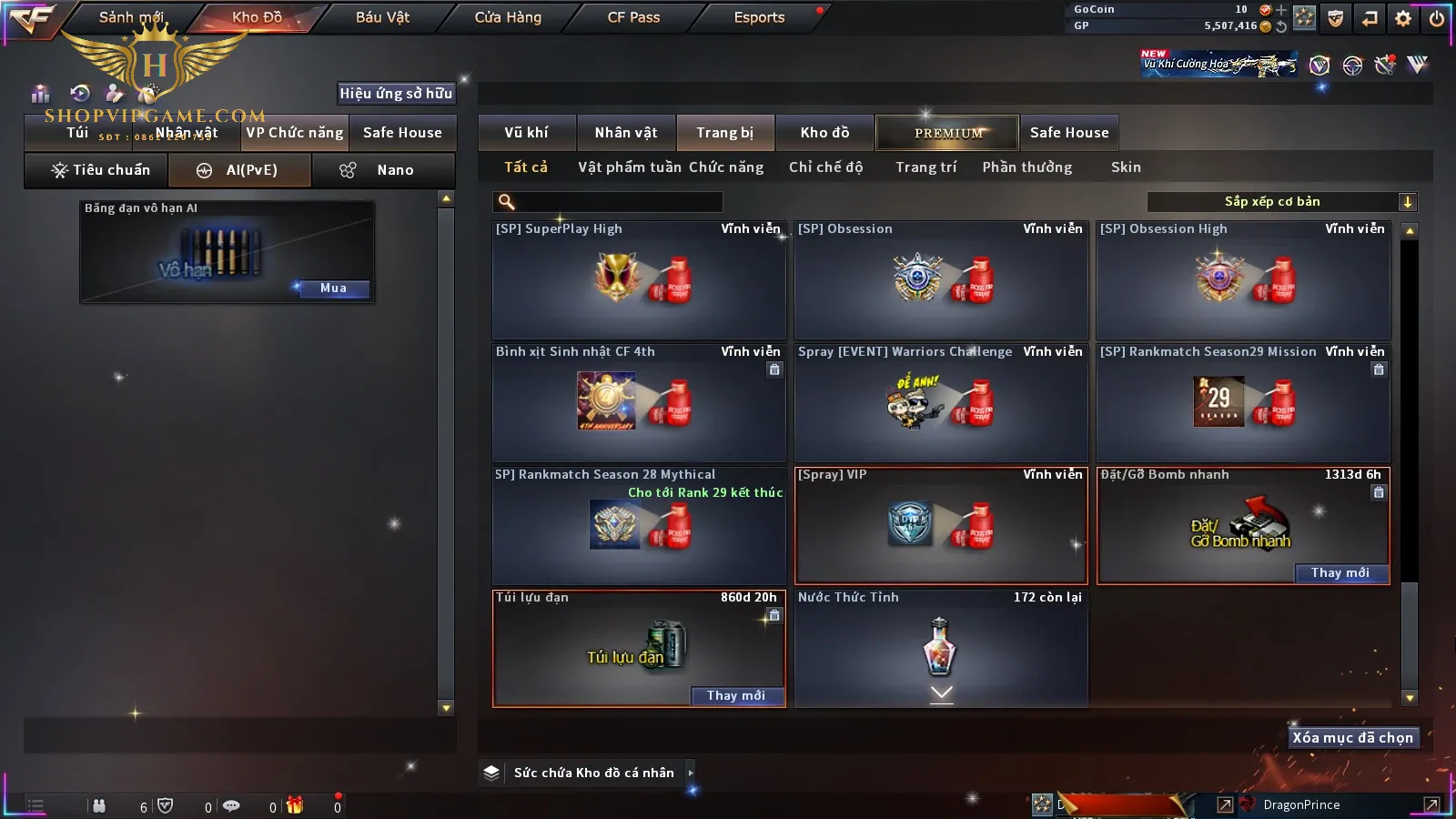1456x819 pixels.
Task: Select the [SP] SuperPlay High spray item
Action: 639,280
